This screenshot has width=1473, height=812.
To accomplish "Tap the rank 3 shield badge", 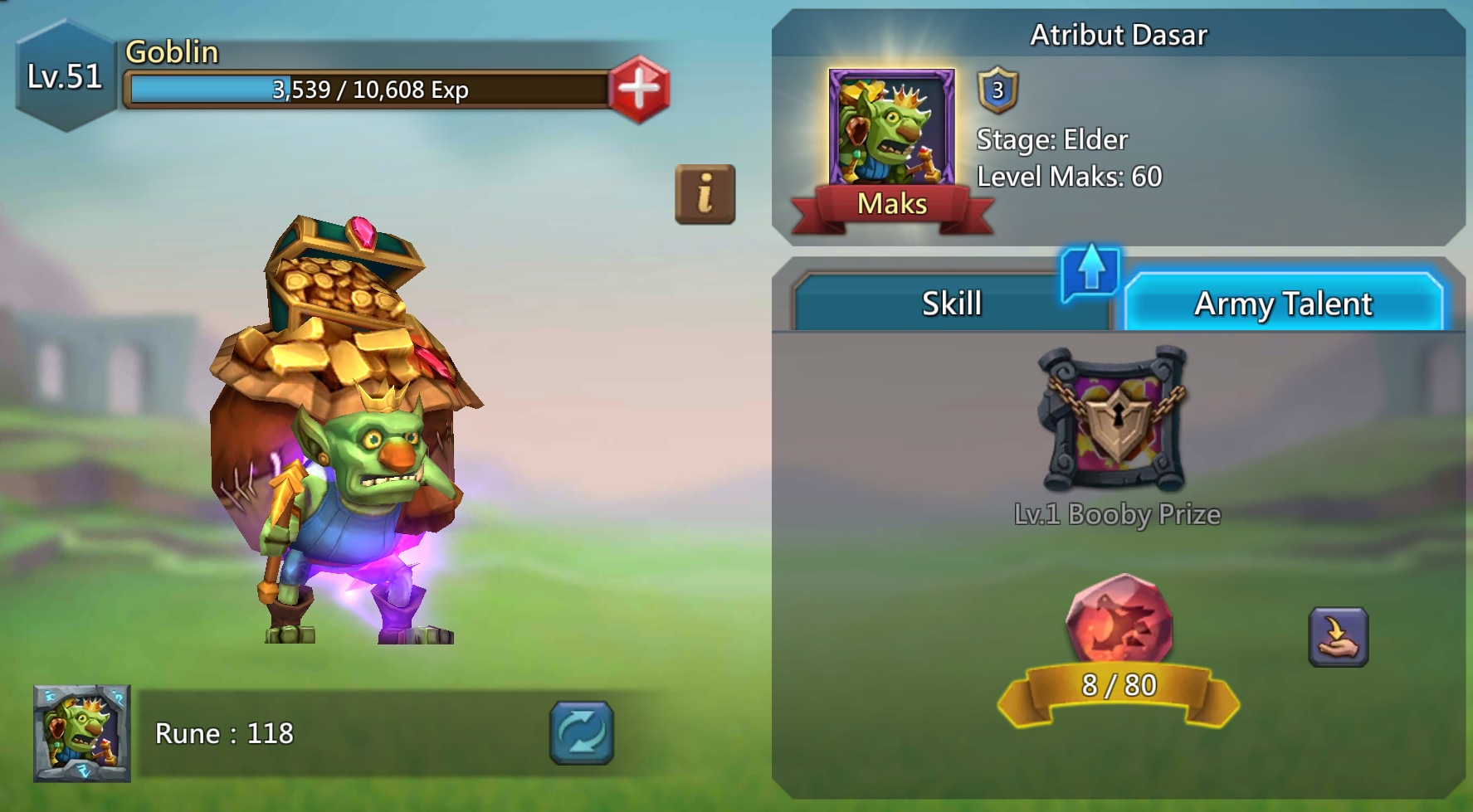I will click(x=997, y=90).
